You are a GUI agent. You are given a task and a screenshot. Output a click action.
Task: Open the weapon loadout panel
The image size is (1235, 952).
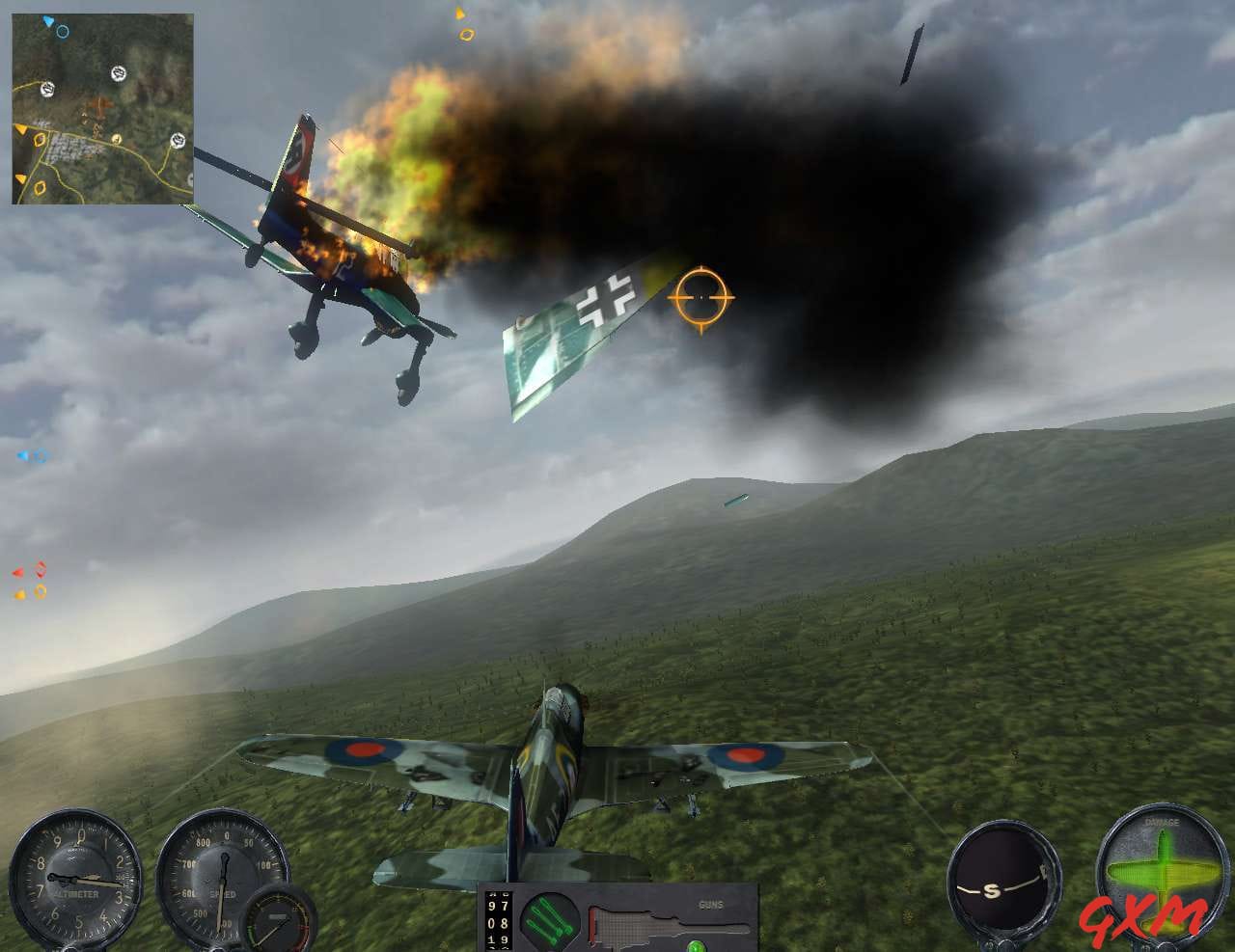tap(617, 916)
